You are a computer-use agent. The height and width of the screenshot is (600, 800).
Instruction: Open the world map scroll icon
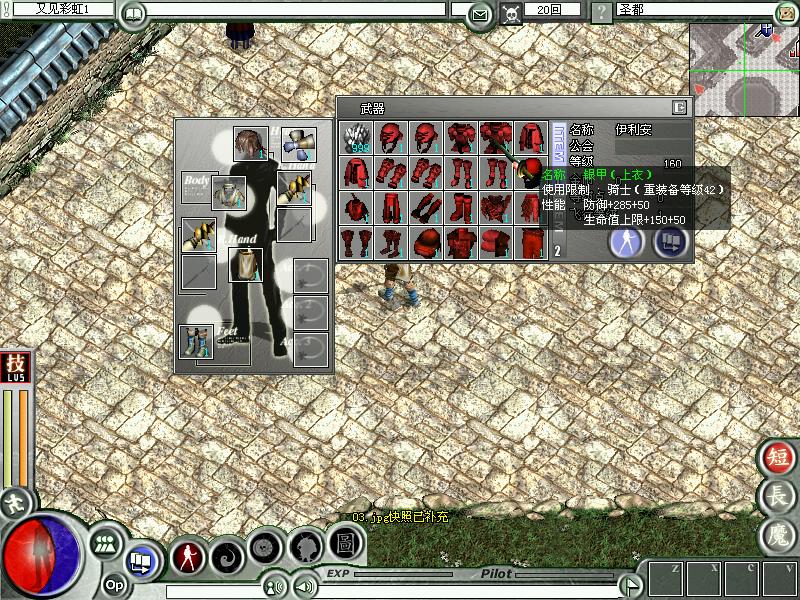(787, 13)
